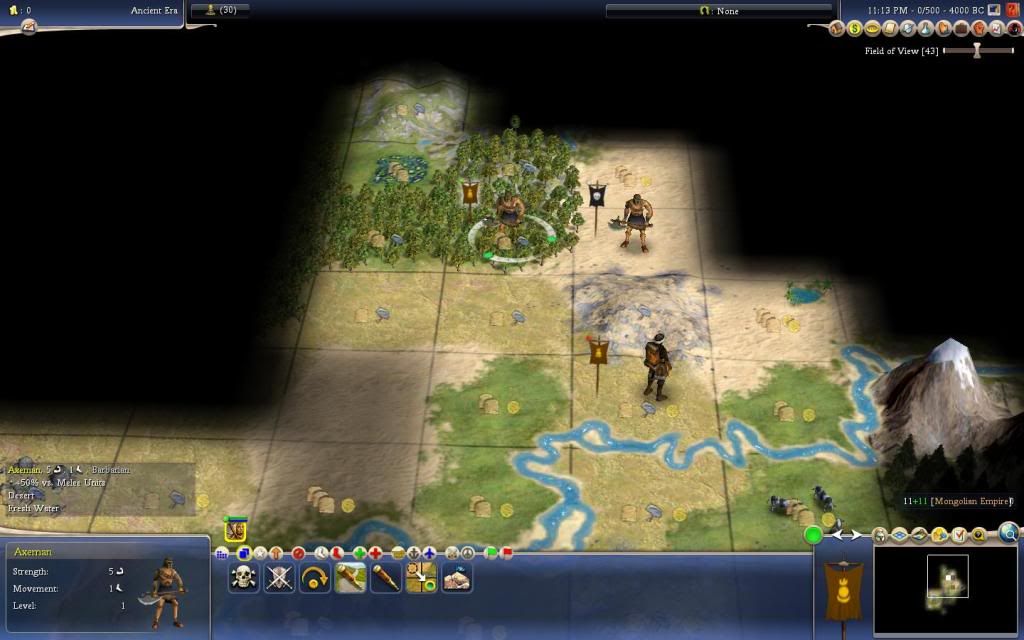The height and width of the screenshot is (640, 1024).
Task: Select the crossed swords fortify action
Action: 279,577
